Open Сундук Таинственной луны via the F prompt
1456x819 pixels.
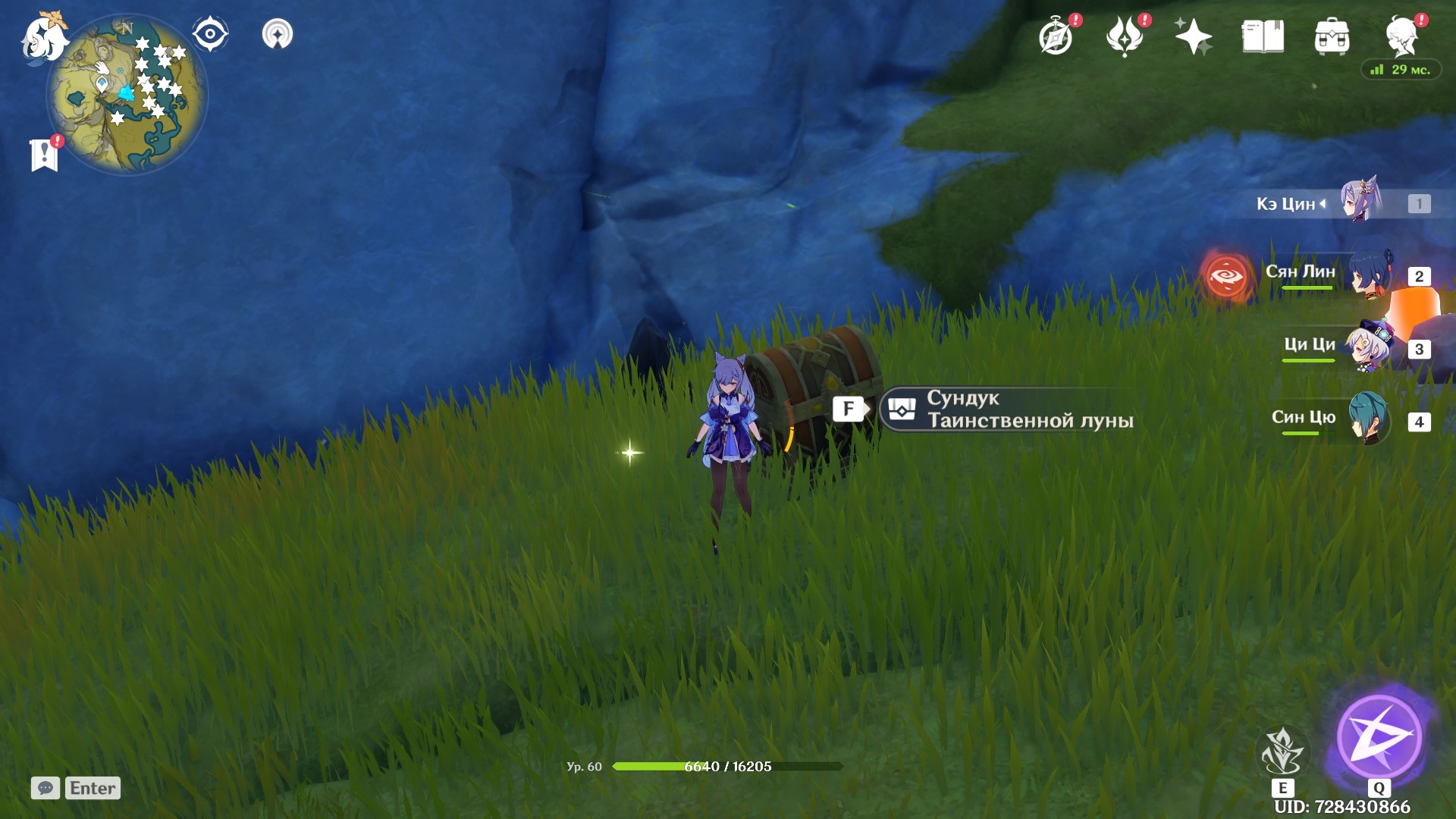tap(849, 408)
